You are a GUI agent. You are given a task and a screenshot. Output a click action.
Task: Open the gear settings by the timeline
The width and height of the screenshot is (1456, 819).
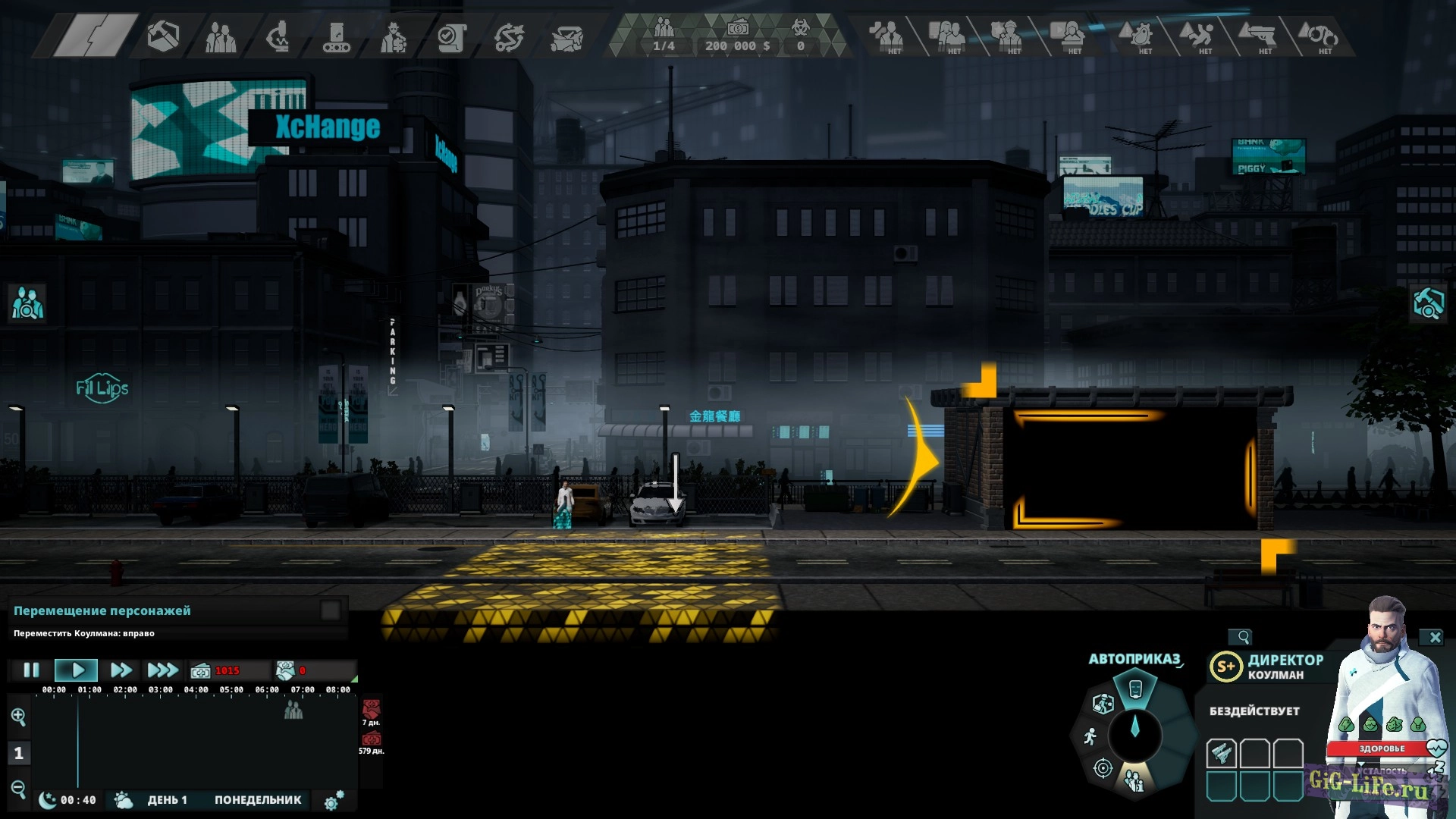tap(334, 801)
